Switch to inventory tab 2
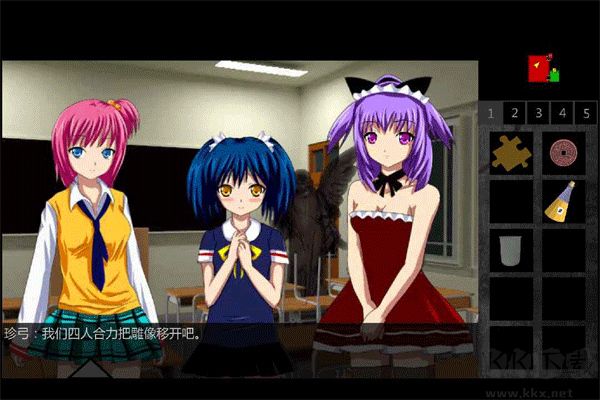This screenshot has height=400, width=600. pyautogui.click(x=514, y=112)
